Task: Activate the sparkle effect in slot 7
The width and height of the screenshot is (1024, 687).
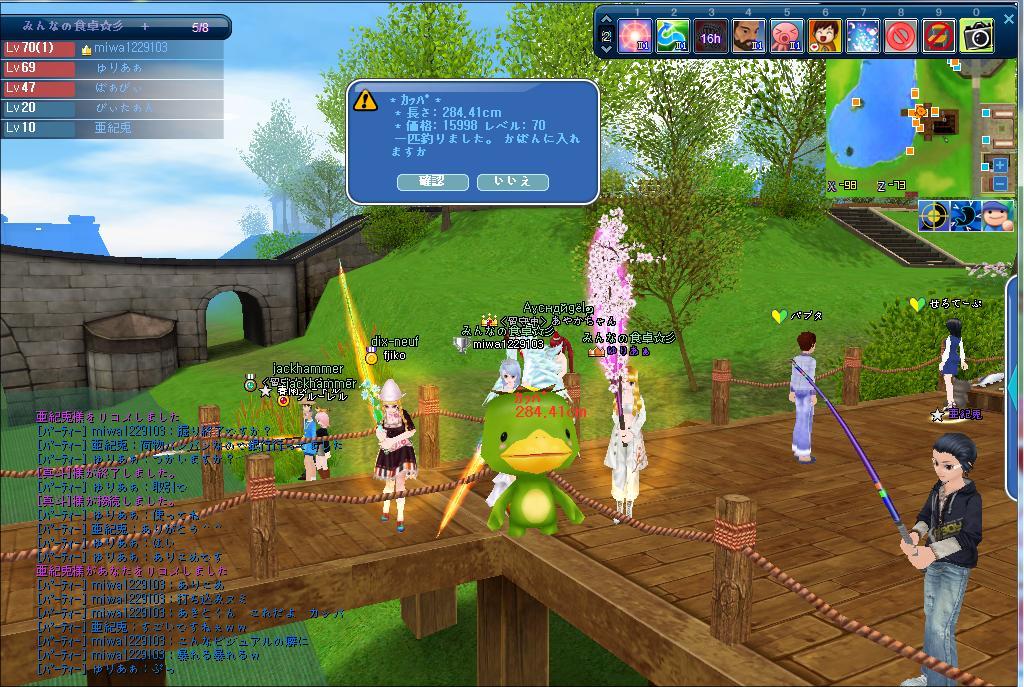Action: pyautogui.click(x=863, y=37)
